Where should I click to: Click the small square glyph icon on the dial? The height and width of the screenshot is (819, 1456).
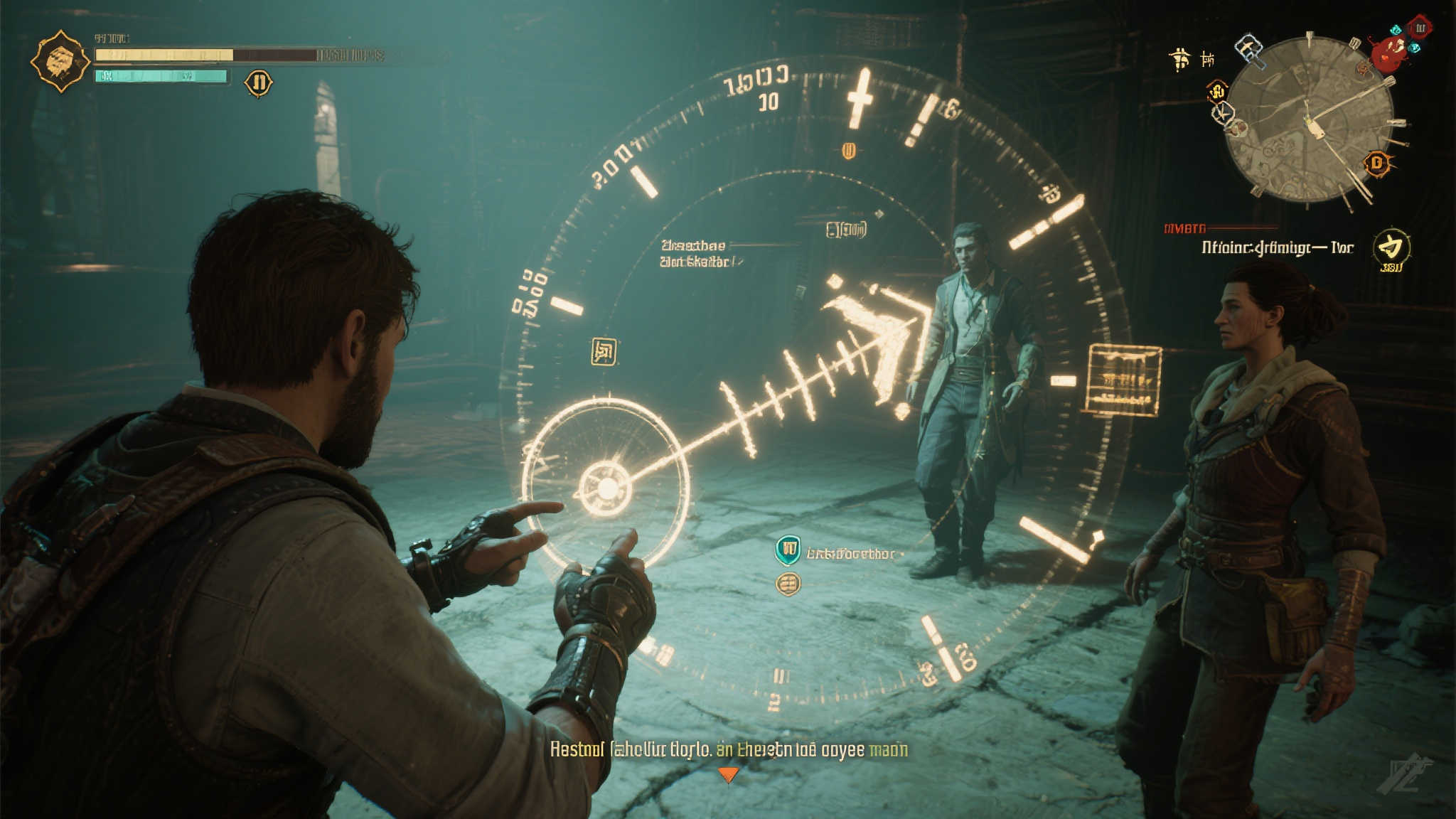point(604,351)
